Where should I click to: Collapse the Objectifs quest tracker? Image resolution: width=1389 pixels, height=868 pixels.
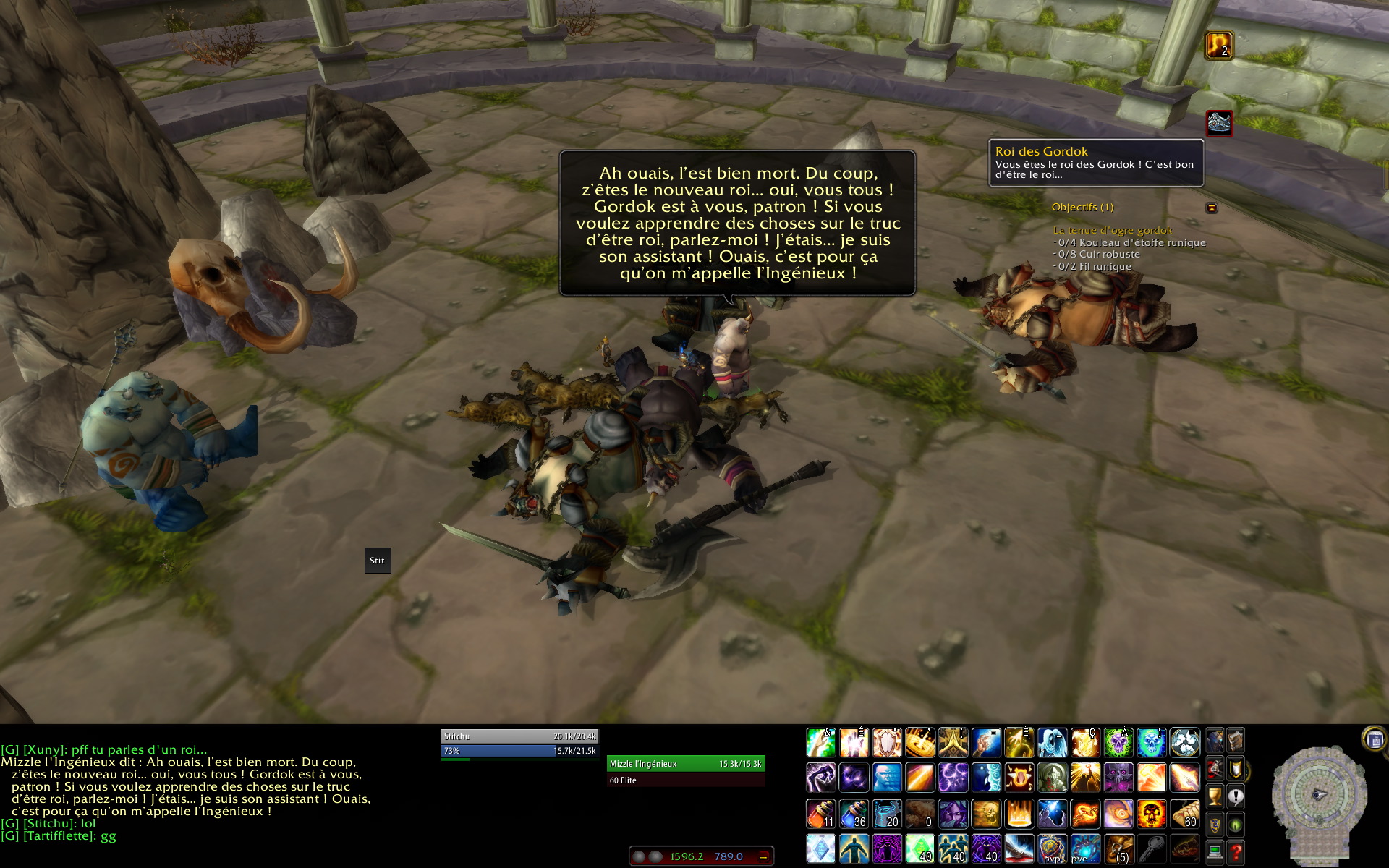(x=1212, y=208)
